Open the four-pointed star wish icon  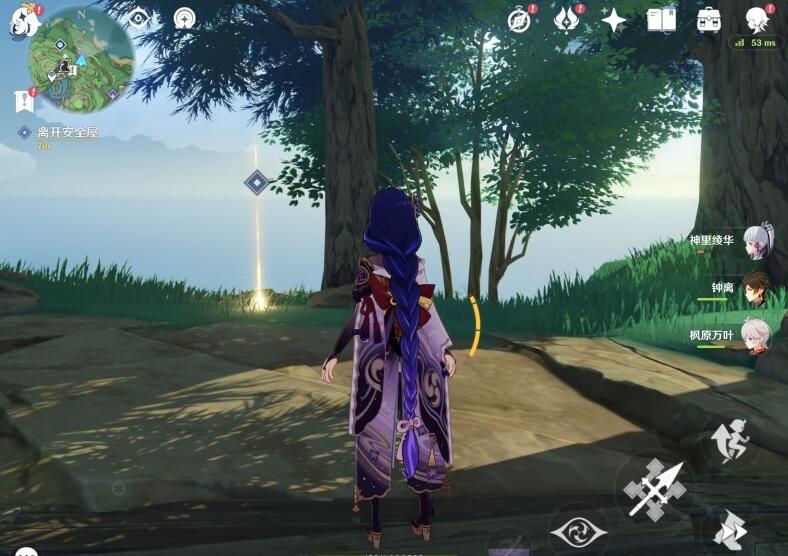coord(614,20)
